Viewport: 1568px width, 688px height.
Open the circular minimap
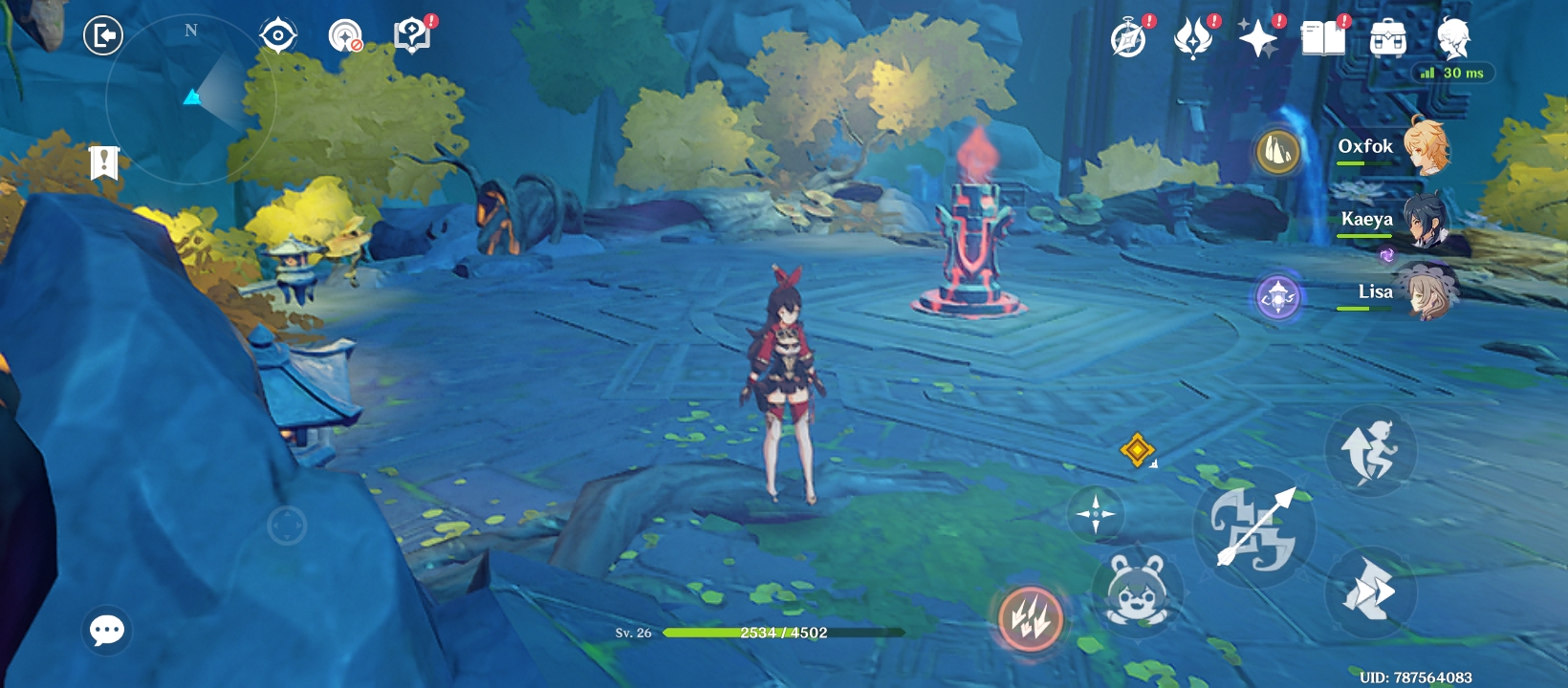190,98
